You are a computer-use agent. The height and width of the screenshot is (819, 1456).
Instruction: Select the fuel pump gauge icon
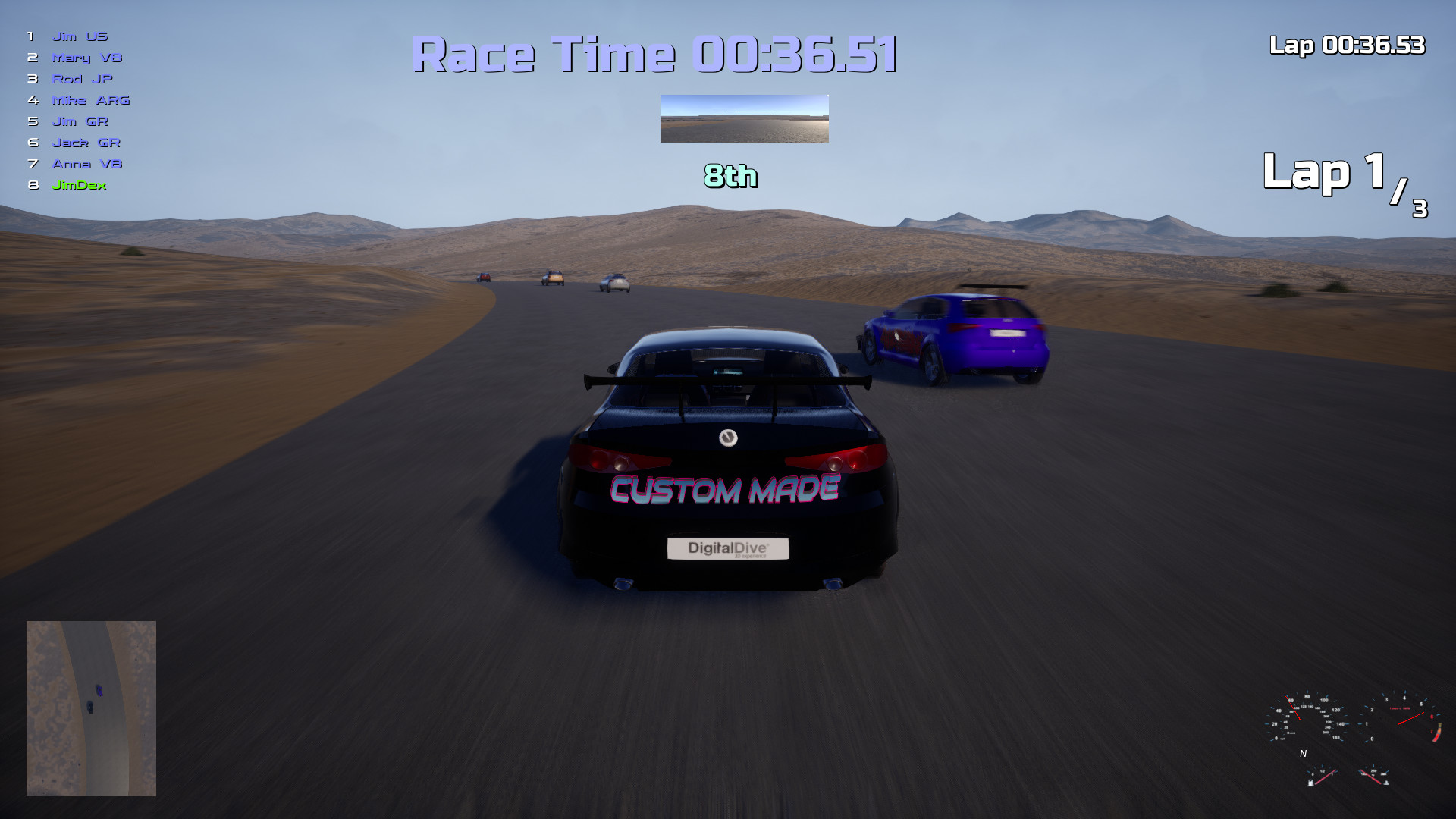click(x=1310, y=783)
